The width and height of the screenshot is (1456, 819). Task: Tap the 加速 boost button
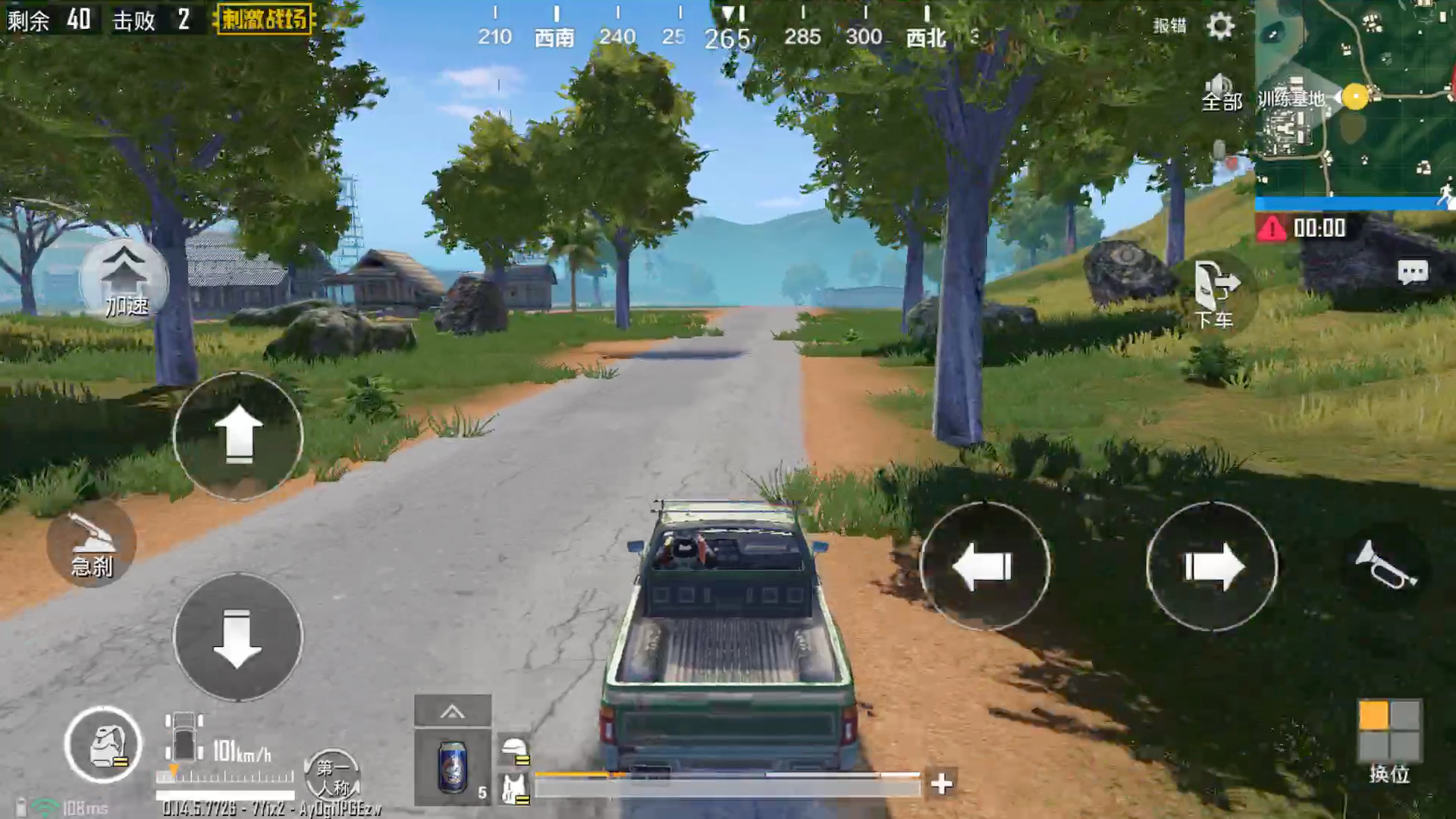click(x=124, y=281)
